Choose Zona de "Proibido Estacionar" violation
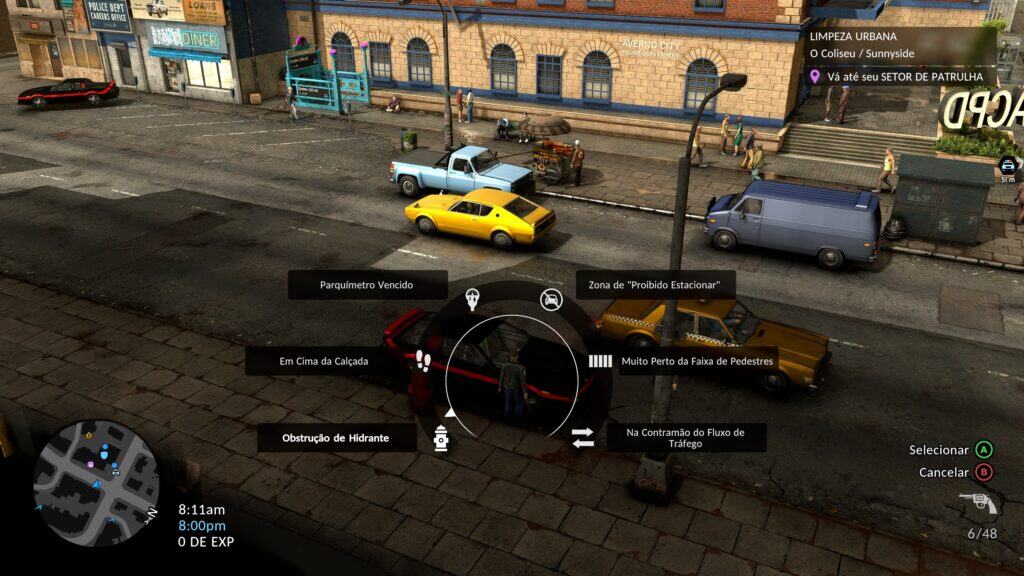This screenshot has width=1024, height=576. 654,285
